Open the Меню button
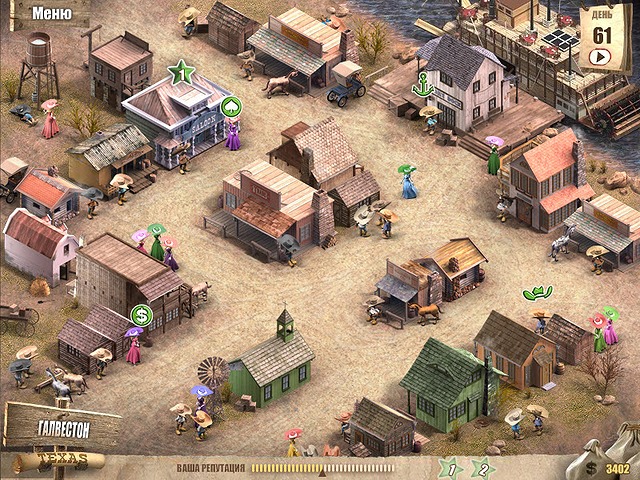This screenshot has height=480, width=640. [x=50, y=13]
